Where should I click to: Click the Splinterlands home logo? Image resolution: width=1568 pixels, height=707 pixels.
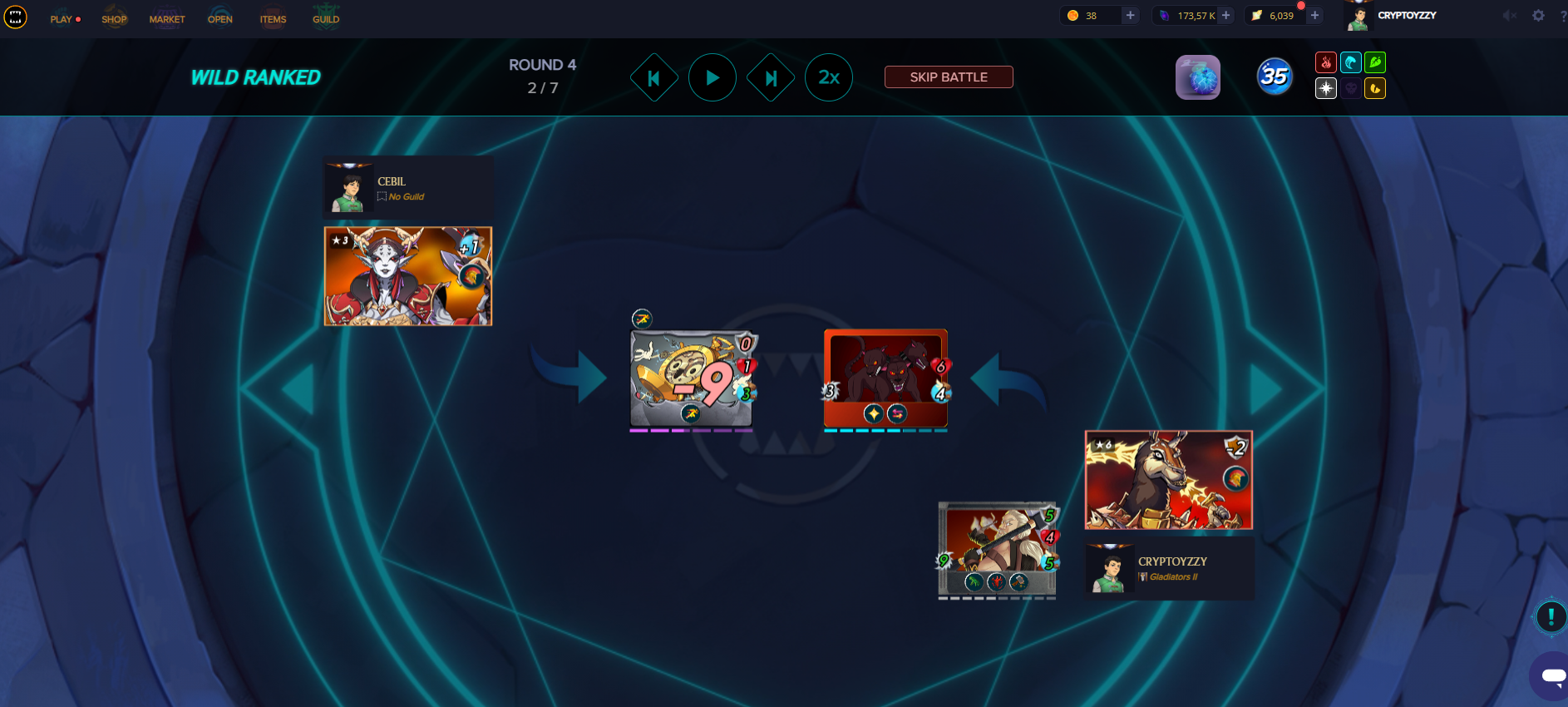click(16, 17)
